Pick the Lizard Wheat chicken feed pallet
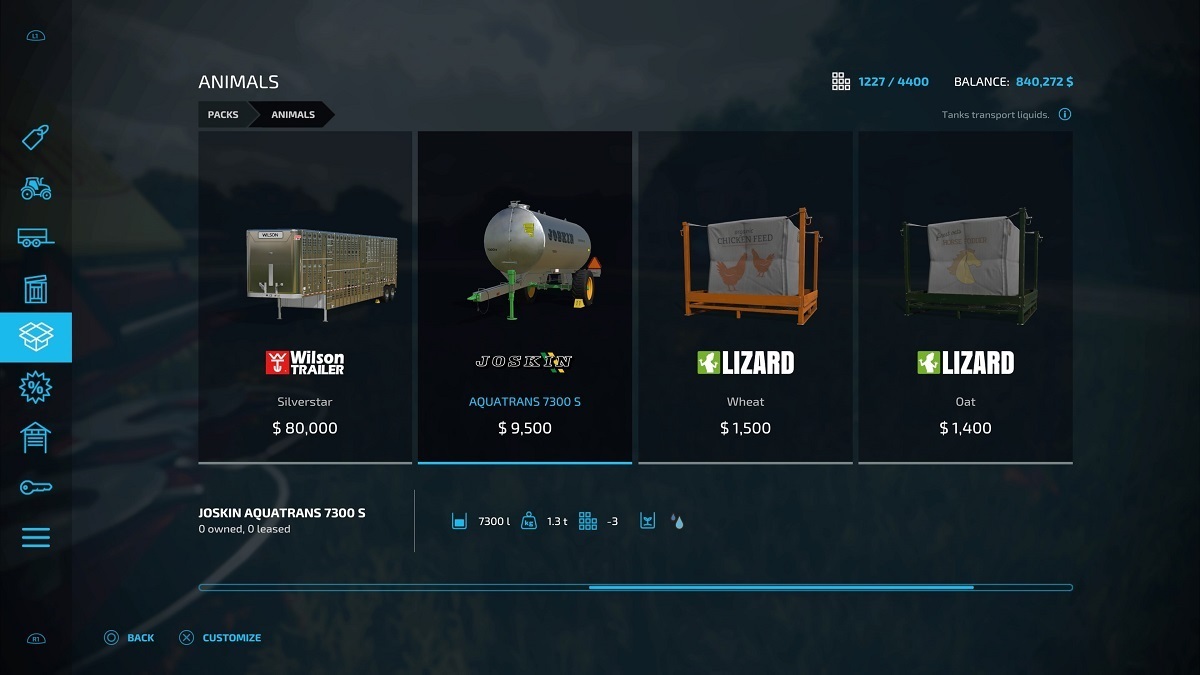1200x675 pixels. coord(745,297)
